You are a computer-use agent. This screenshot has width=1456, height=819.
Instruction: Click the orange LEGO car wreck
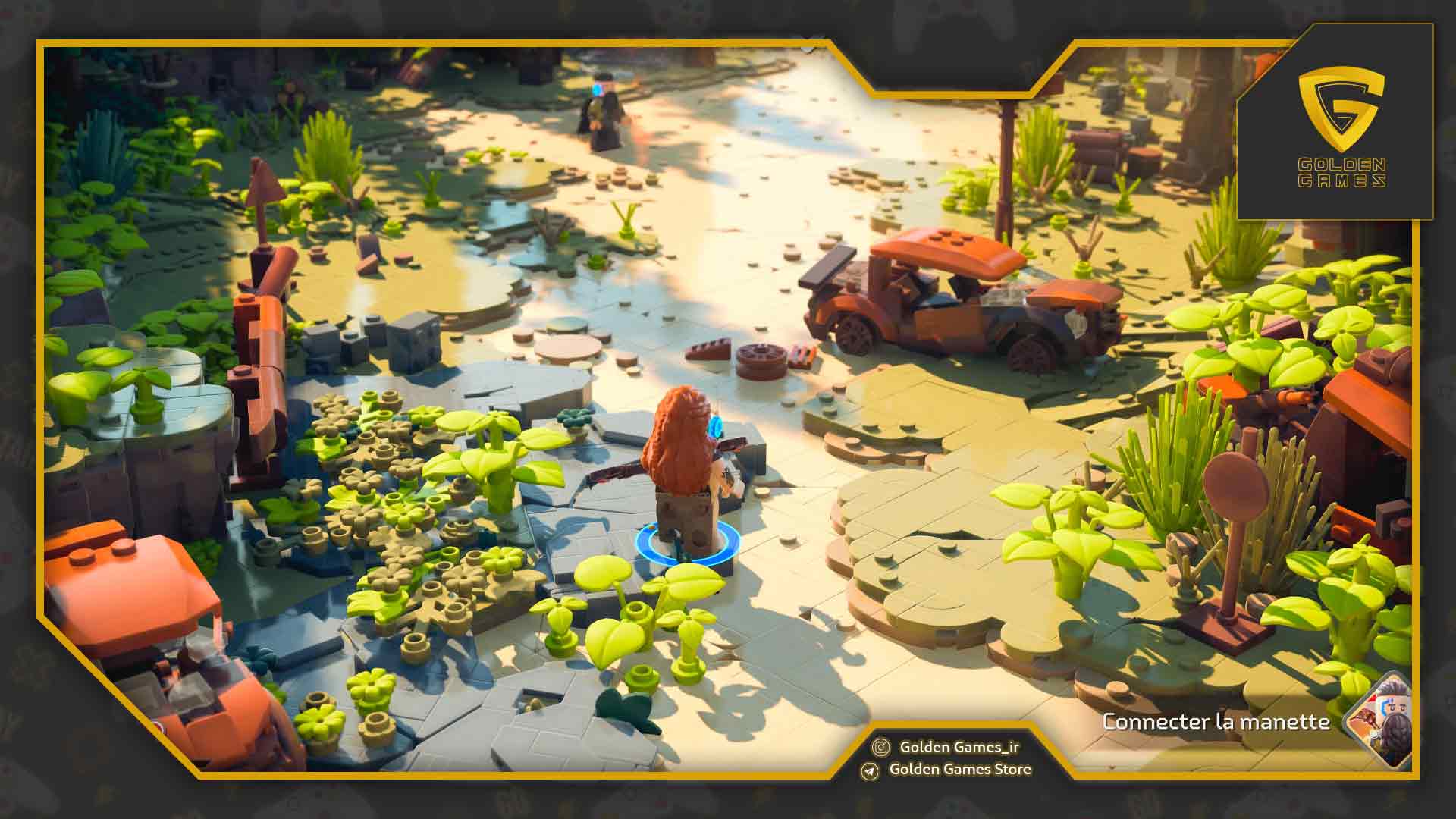(x=948, y=303)
